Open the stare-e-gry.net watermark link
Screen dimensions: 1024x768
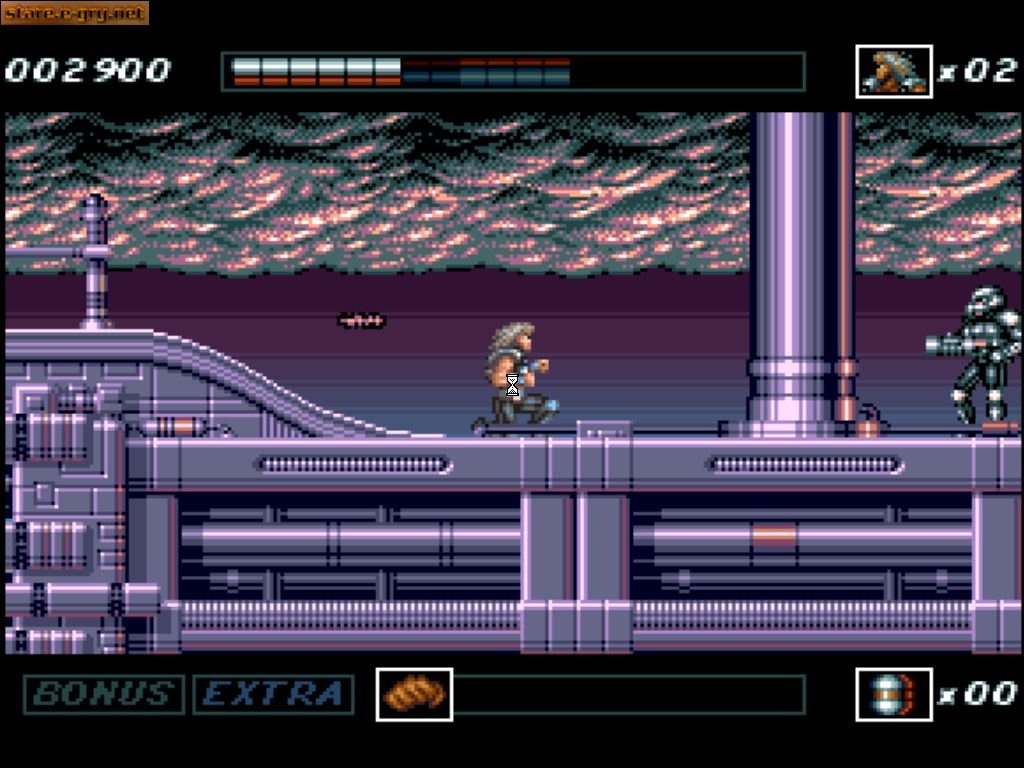[75, 13]
